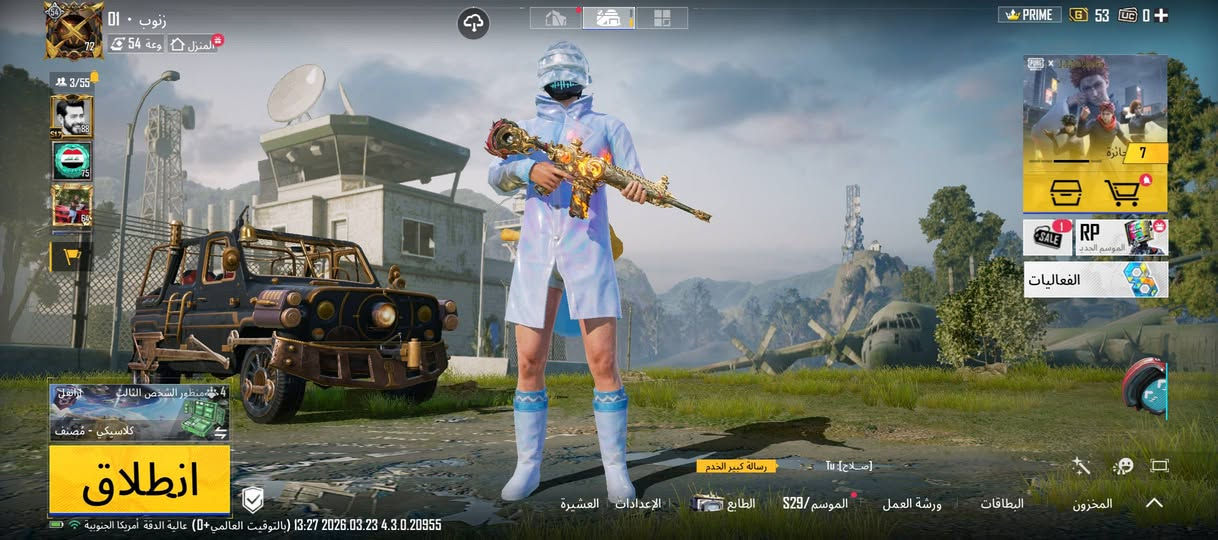Open the emote smiley icon
The image size is (1218, 540).
click(1122, 466)
